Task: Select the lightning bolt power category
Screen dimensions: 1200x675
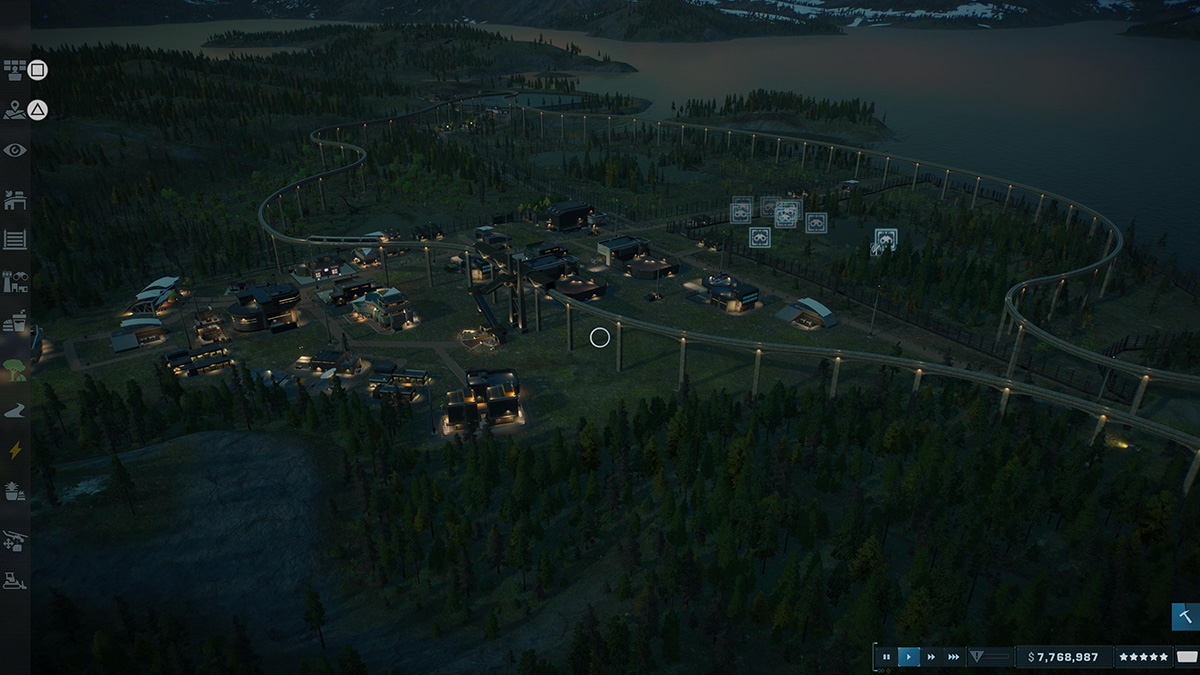Action: tap(15, 451)
